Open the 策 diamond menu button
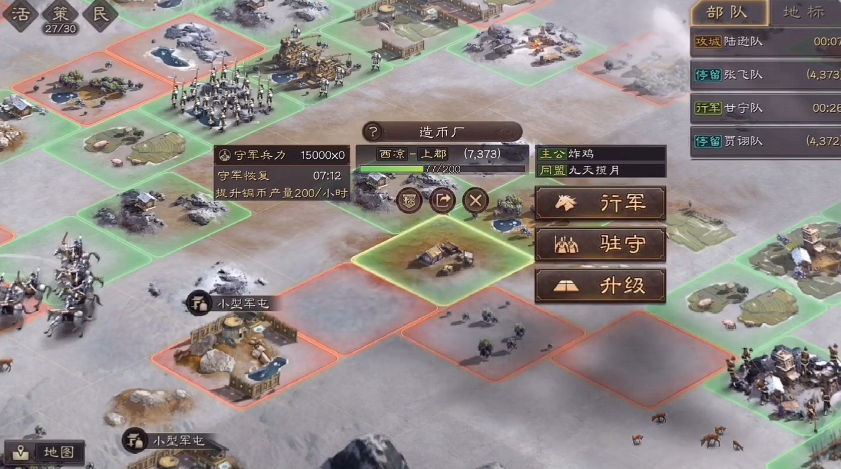Image resolution: width=841 pixels, height=469 pixels. (59, 14)
